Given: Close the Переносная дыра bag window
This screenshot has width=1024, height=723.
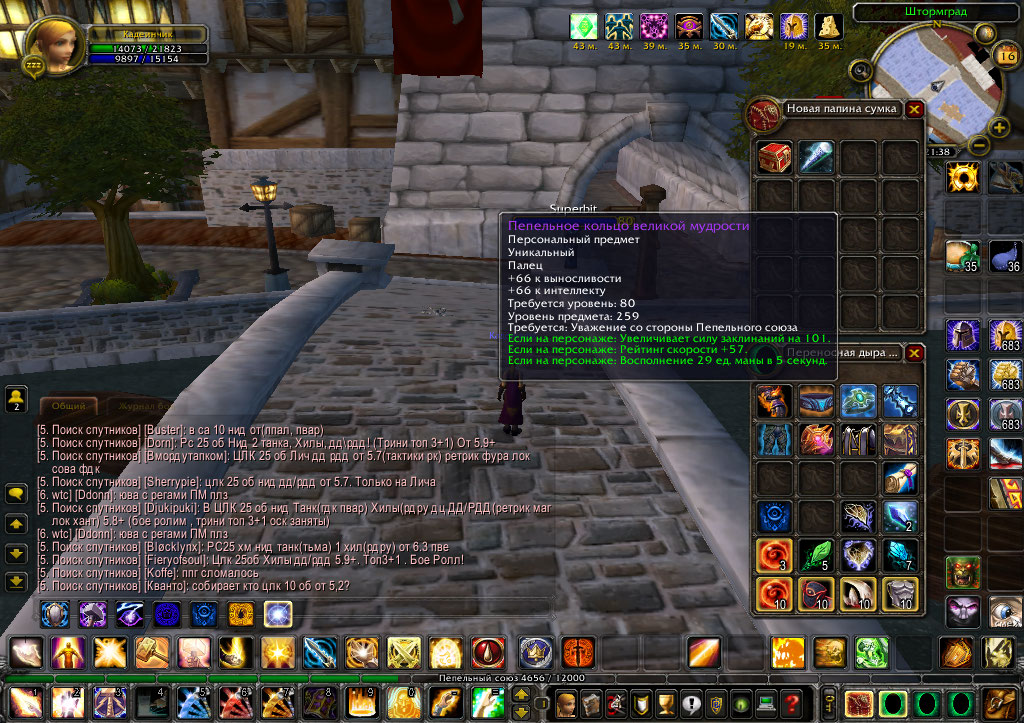Looking at the screenshot, I should click(x=914, y=353).
